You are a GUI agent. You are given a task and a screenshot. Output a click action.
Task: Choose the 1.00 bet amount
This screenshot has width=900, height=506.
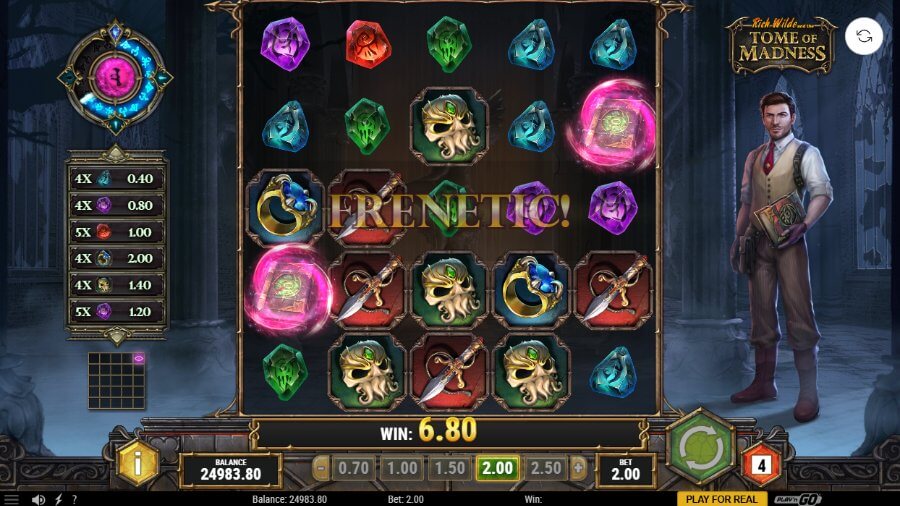(x=402, y=468)
